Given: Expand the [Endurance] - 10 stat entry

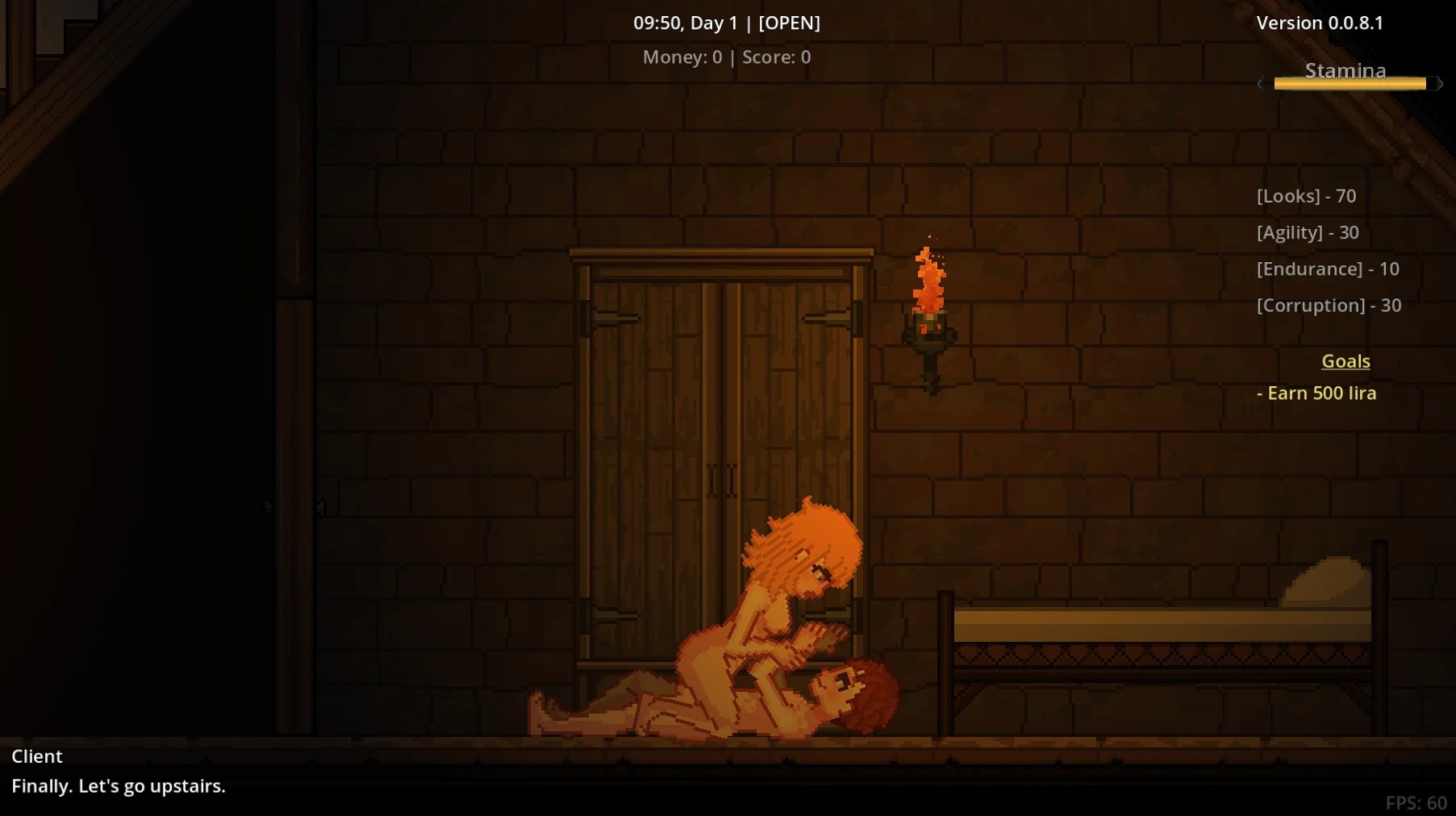Looking at the screenshot, I should pyautogui.click(x=1327, y=269).
